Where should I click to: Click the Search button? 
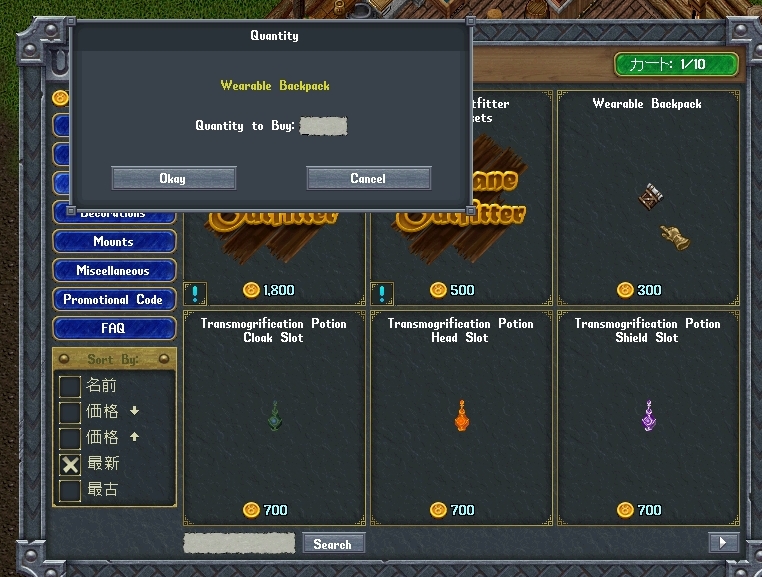pyautogui.click(x=332, y=544)
